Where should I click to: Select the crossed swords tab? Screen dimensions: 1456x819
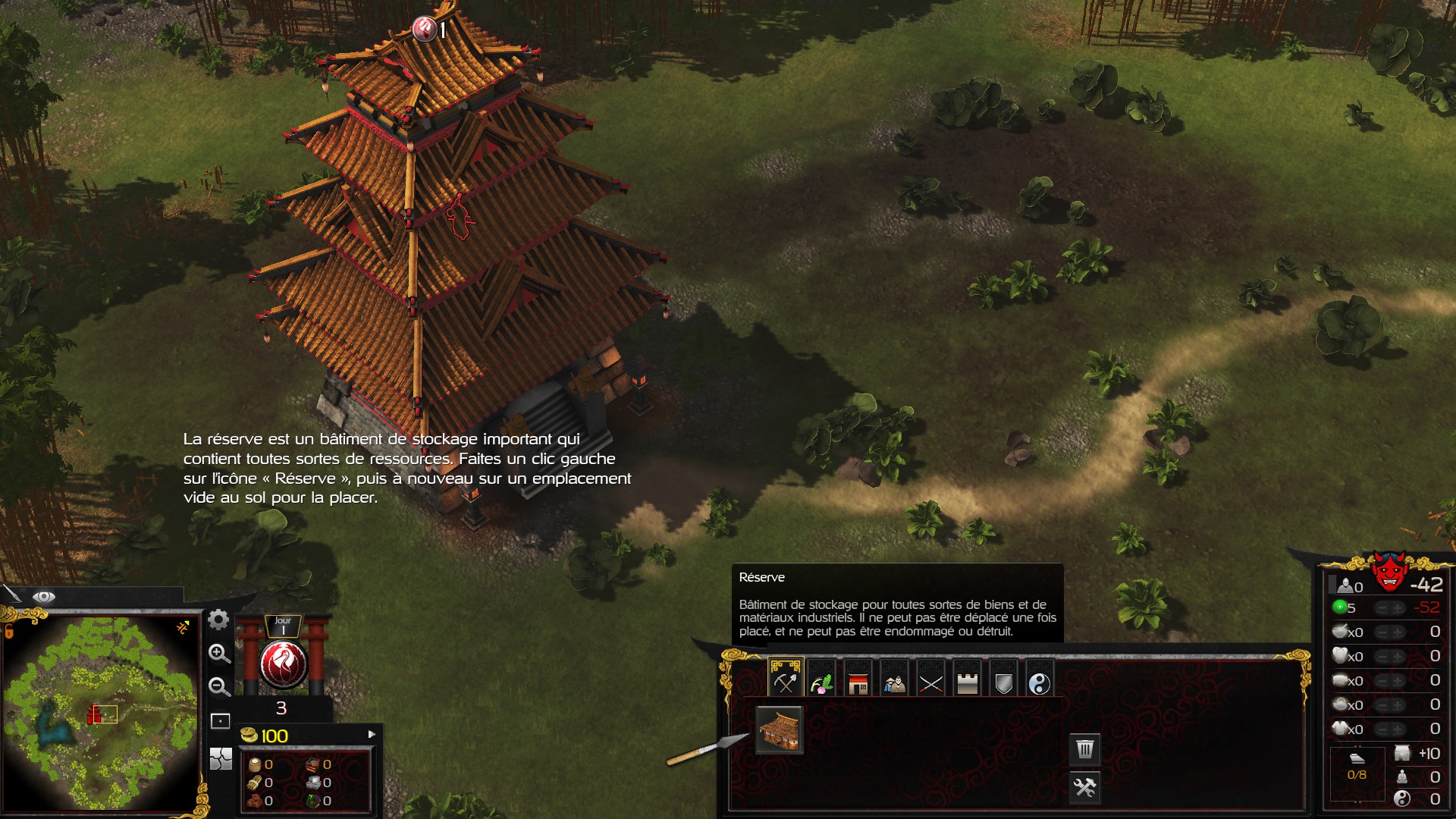930,679
